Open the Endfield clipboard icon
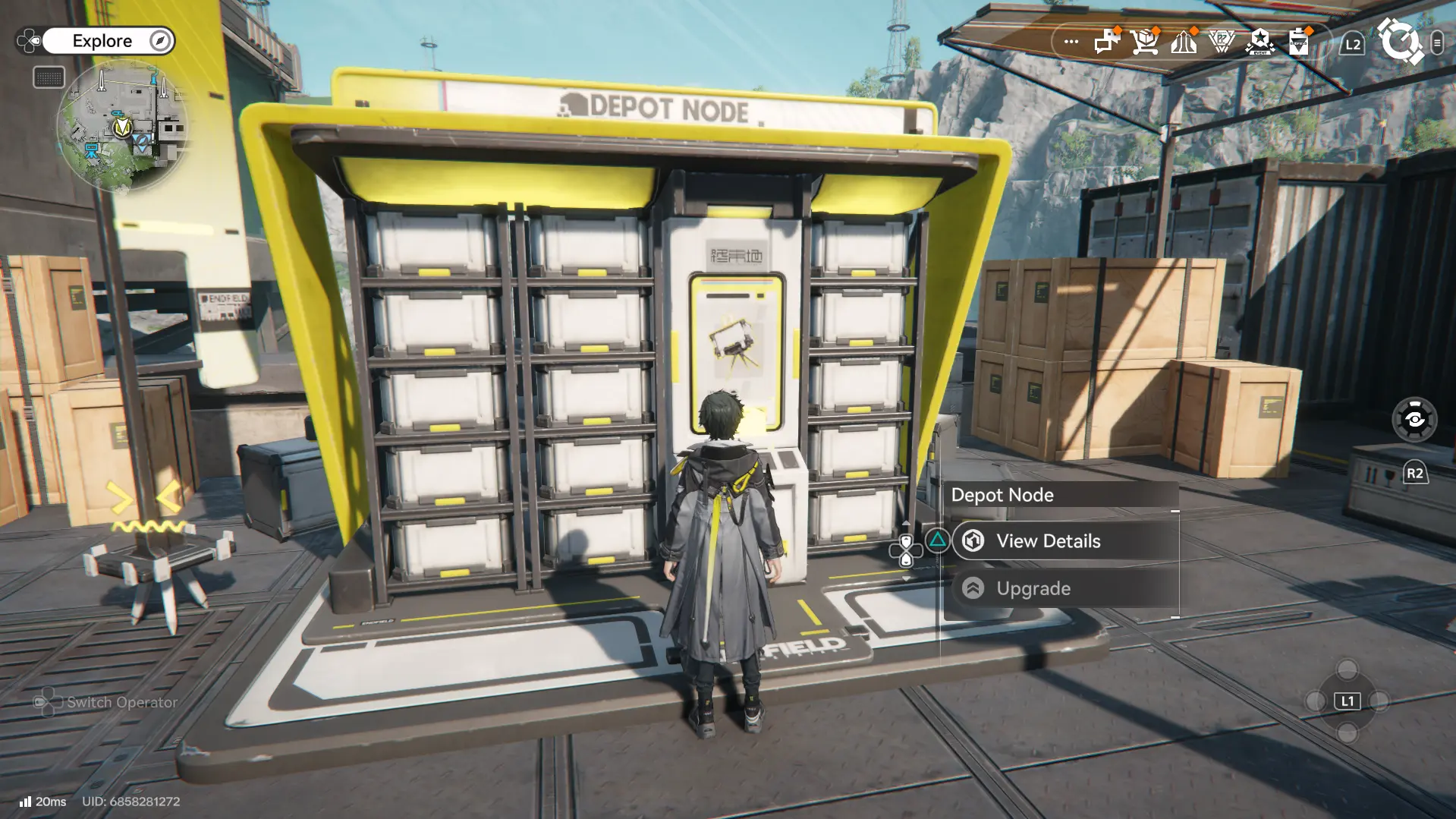 tap(1299, 42)
